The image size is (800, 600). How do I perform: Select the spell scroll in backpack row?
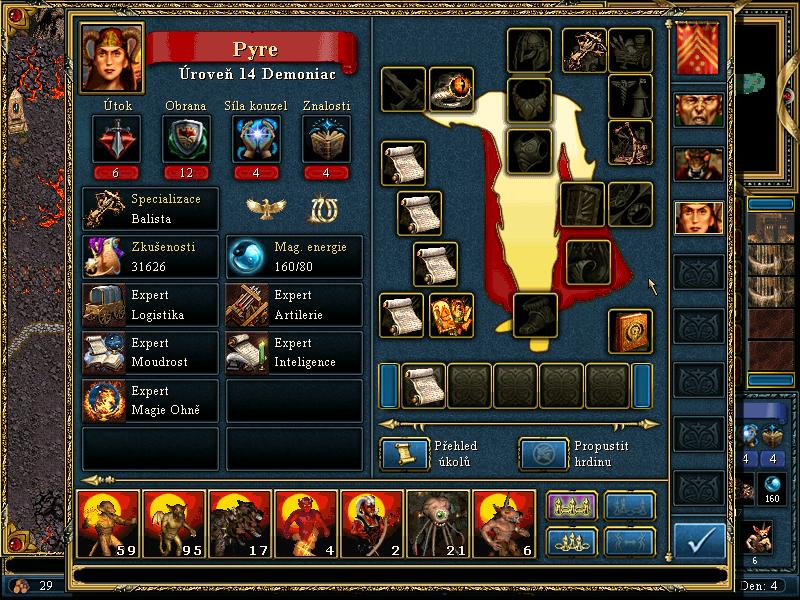(423, 385)
